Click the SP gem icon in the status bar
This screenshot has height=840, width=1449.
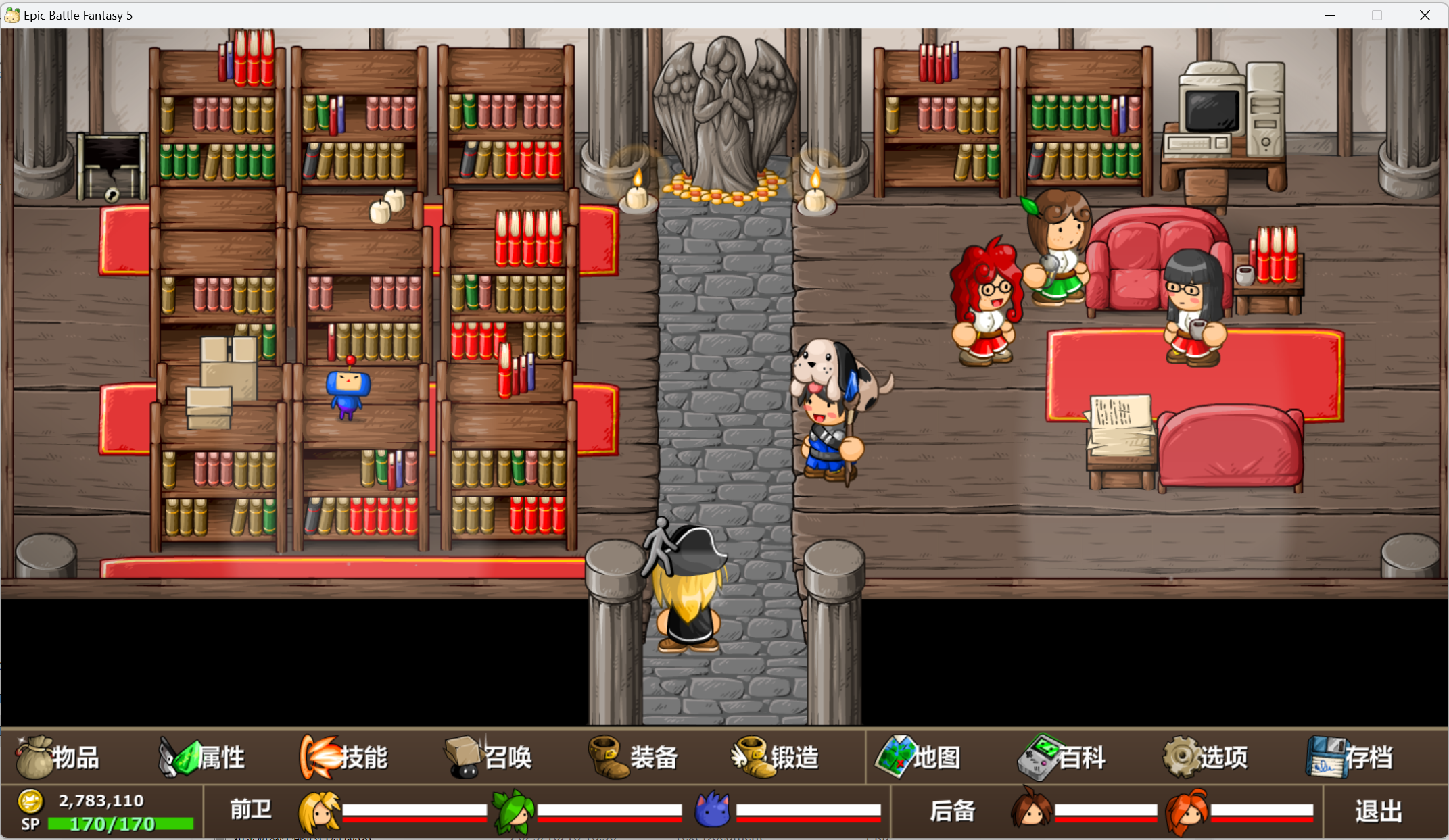[30, 824]
